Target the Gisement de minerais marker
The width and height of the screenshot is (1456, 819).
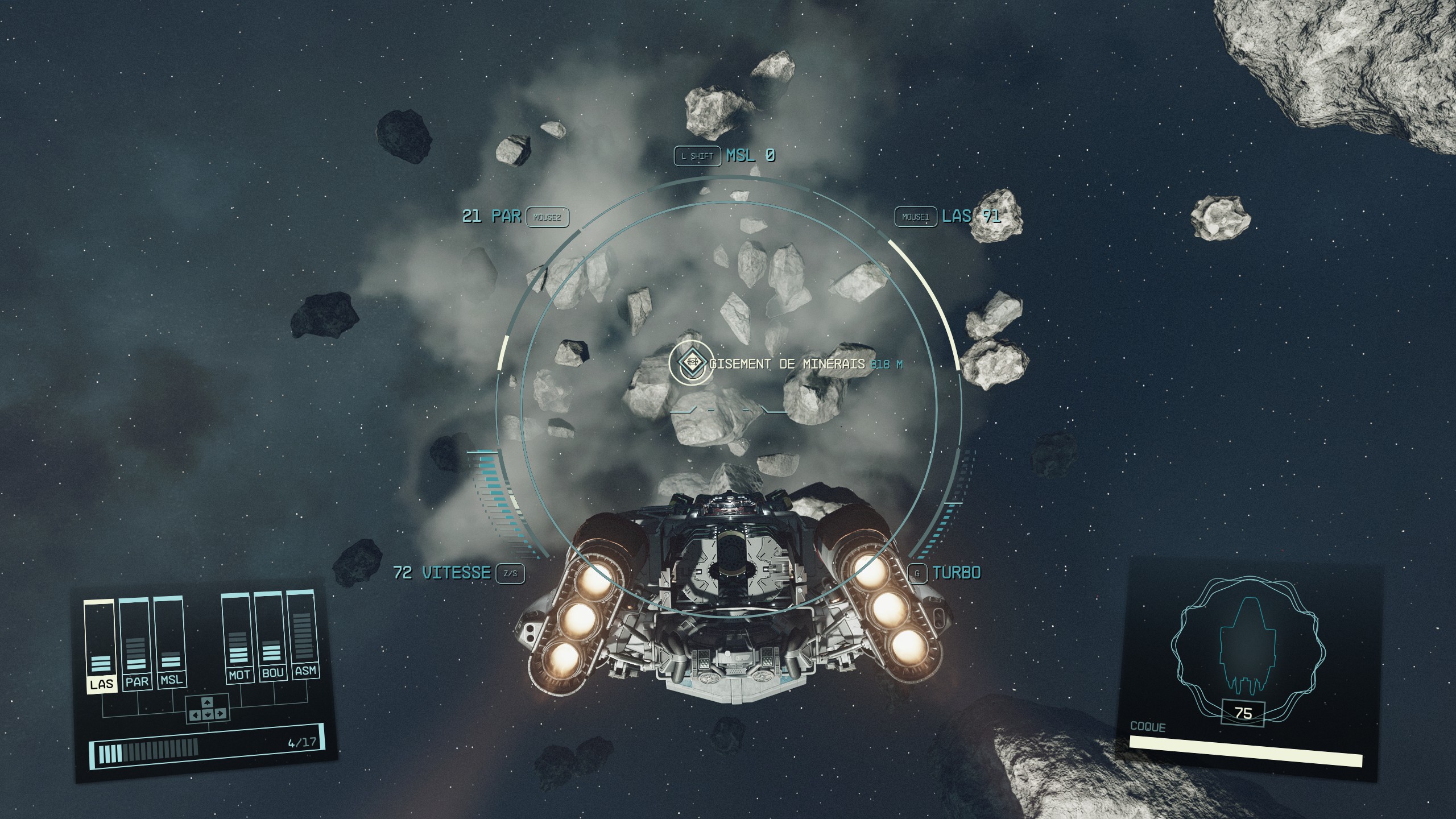pyautogui.click(x=692, y=362)
